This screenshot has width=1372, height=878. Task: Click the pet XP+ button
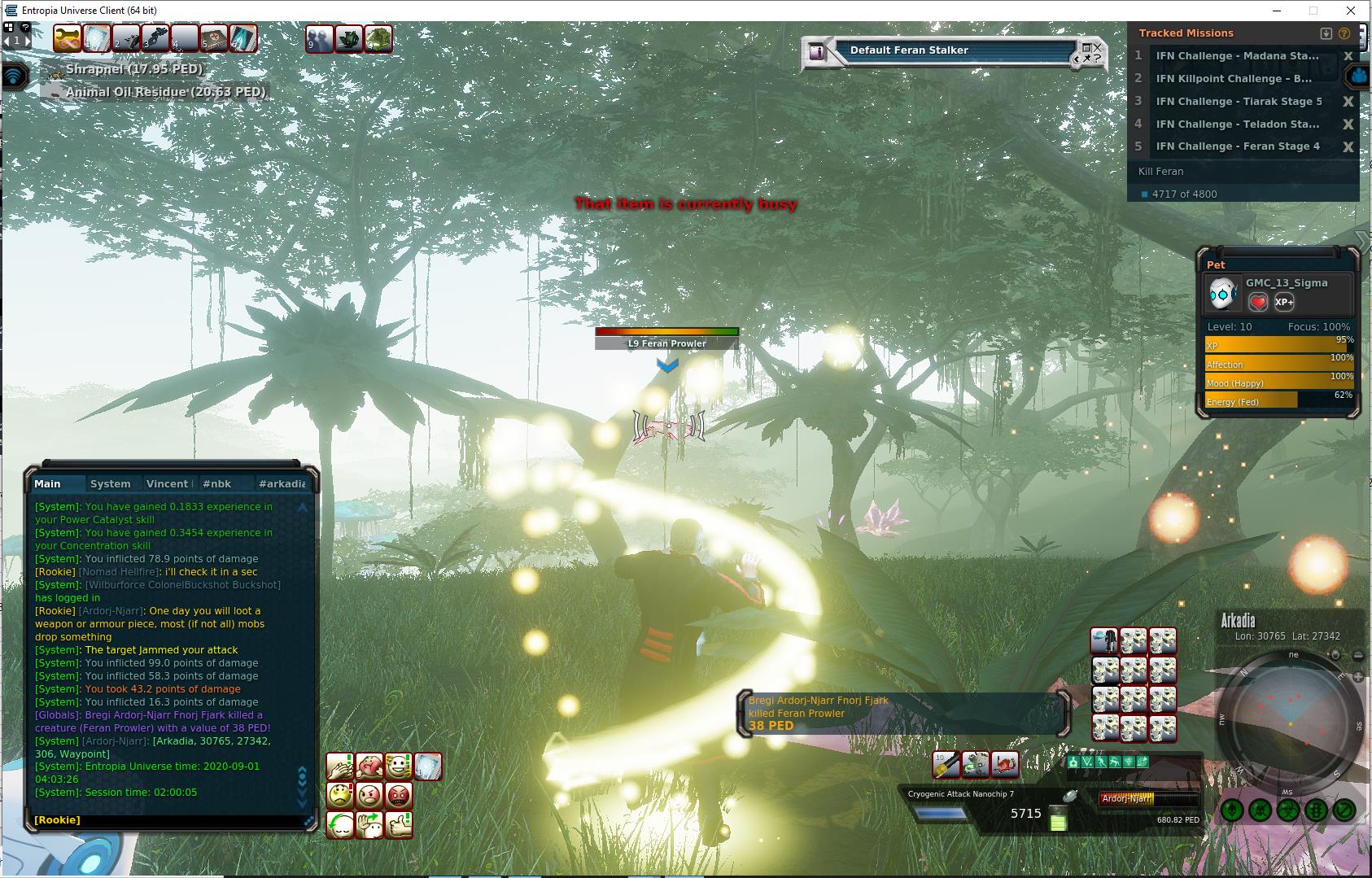pyautogui.click(x=1284, y=302)
